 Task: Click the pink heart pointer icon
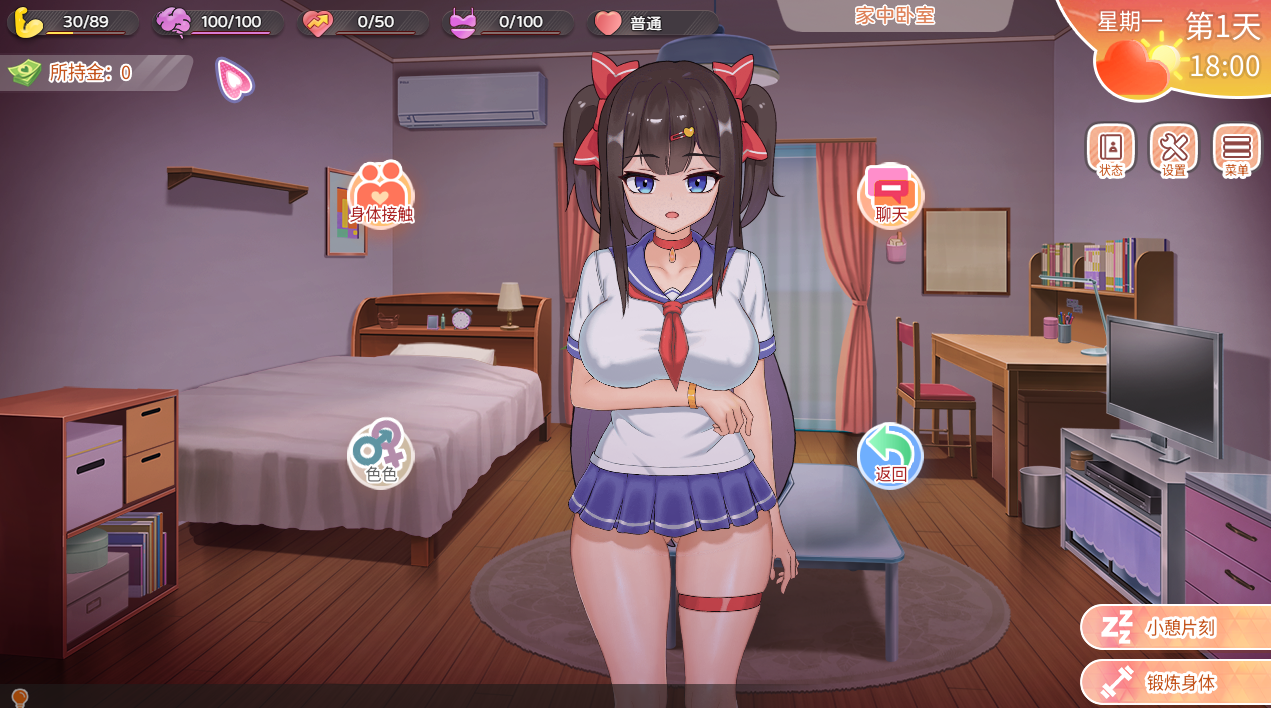coord(234,79)
